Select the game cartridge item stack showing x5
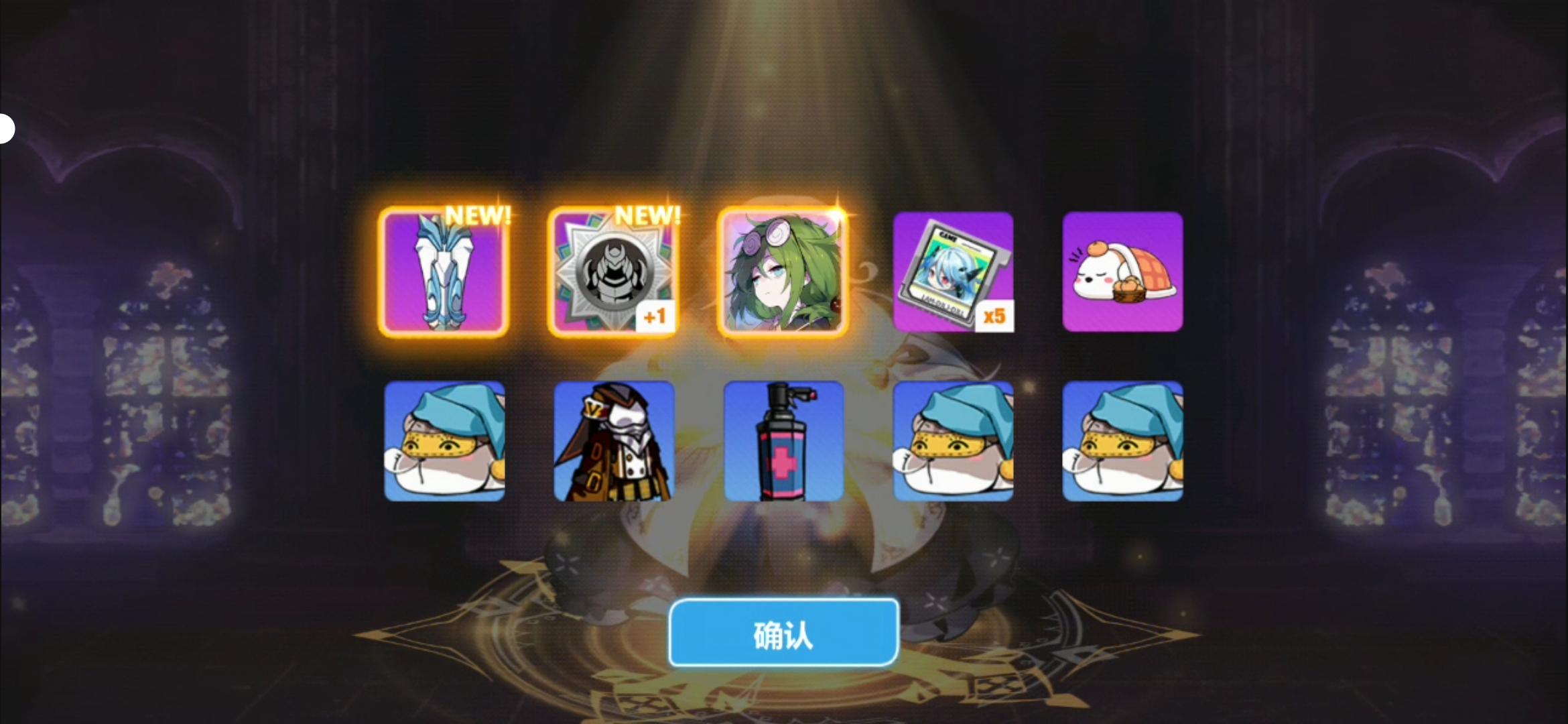 coord(953,271)
